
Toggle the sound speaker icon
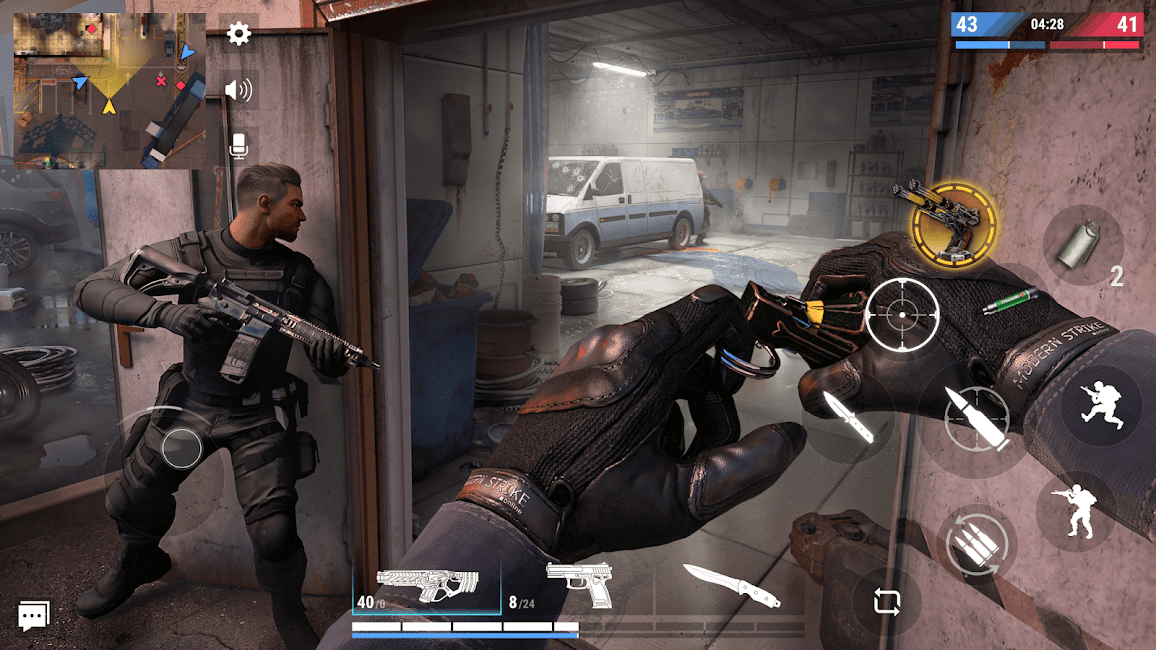pyautogui.click(x=238, y=91)
